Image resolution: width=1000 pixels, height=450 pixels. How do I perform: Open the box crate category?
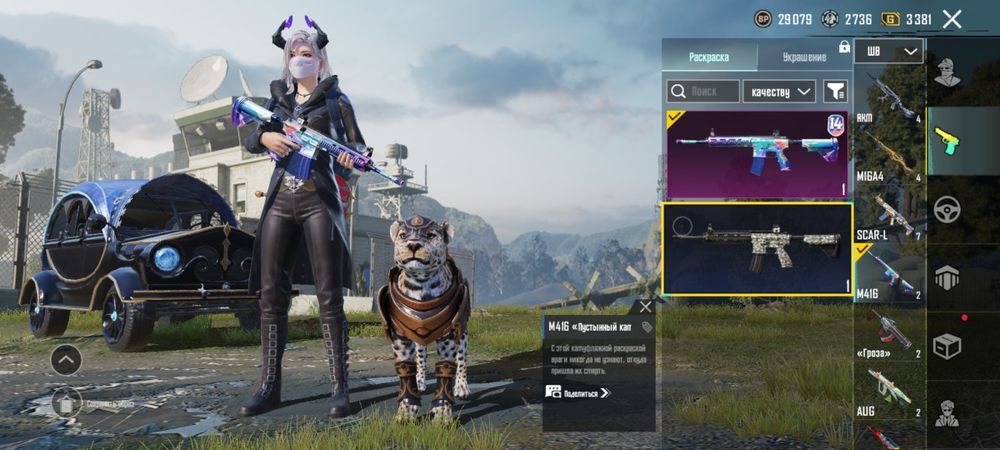tap(948, 345)
